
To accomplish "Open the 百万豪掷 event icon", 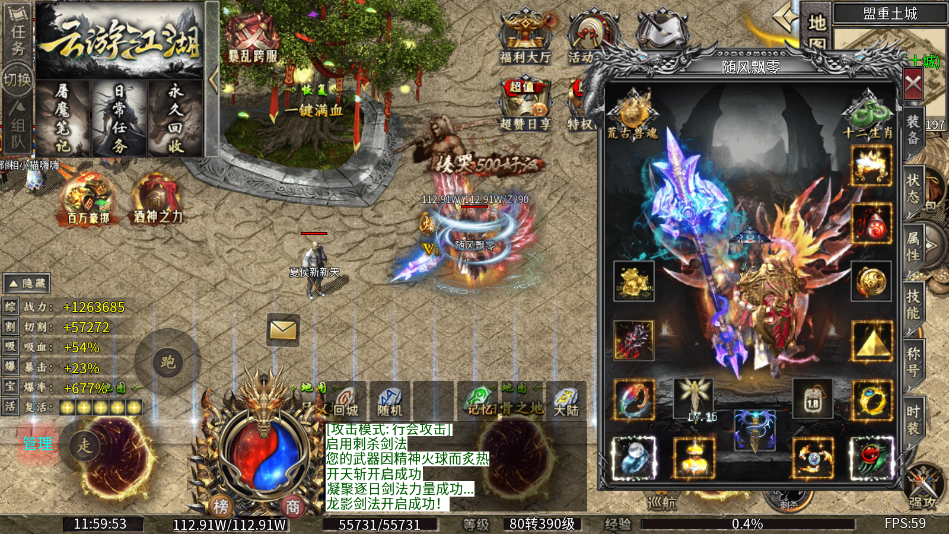I will click(83, 201).
